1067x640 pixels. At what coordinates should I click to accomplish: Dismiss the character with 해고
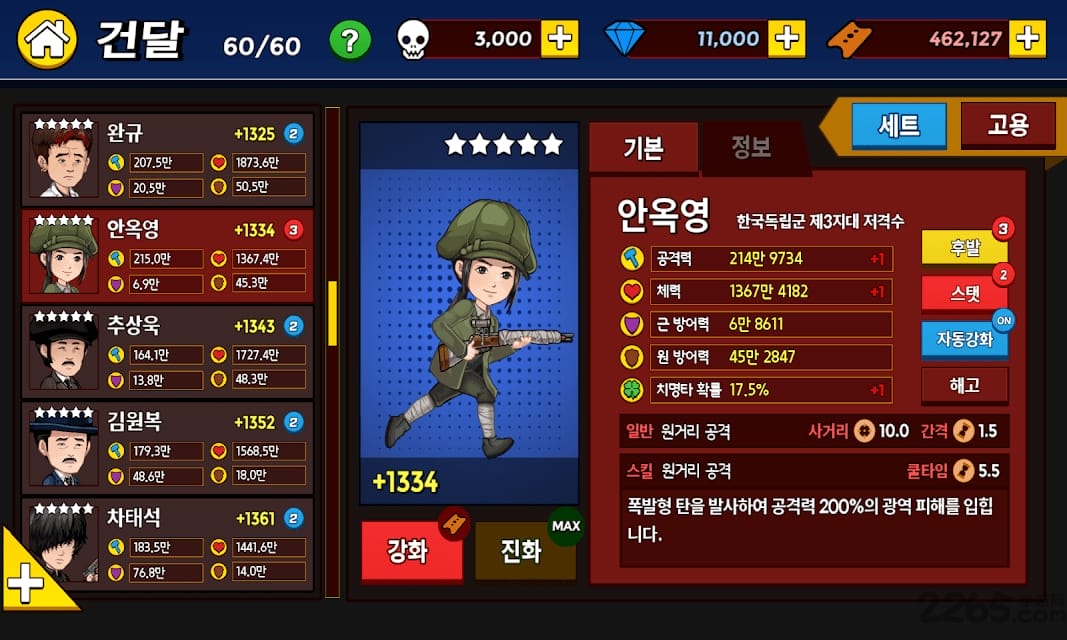tap(964, 385)
